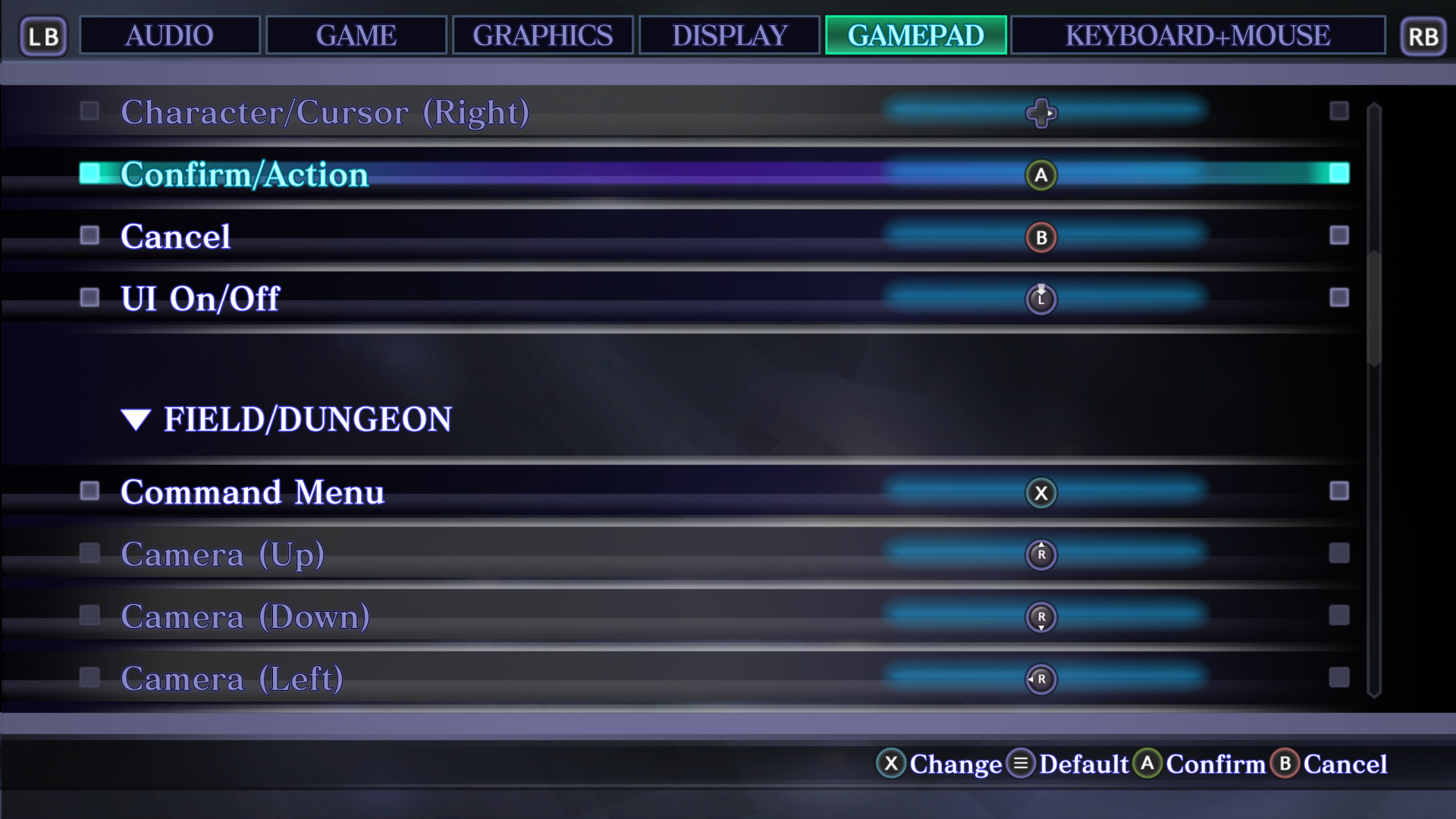This screenshot has height=819, width=1456.
Task: Open the GRAPHICS settings tab
Action: tap(543, 35)
